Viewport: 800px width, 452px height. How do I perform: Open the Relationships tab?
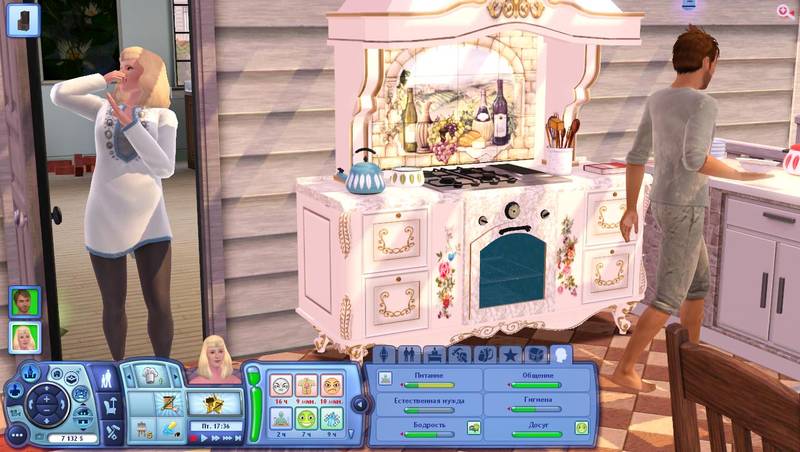pos(410,355)
